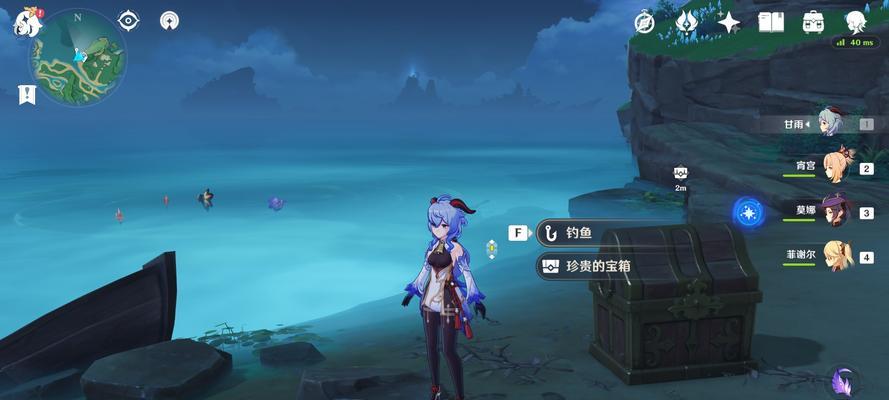
Task: Choose the 钓鱼 fishing prompt
Action: [x=580, y=233]
